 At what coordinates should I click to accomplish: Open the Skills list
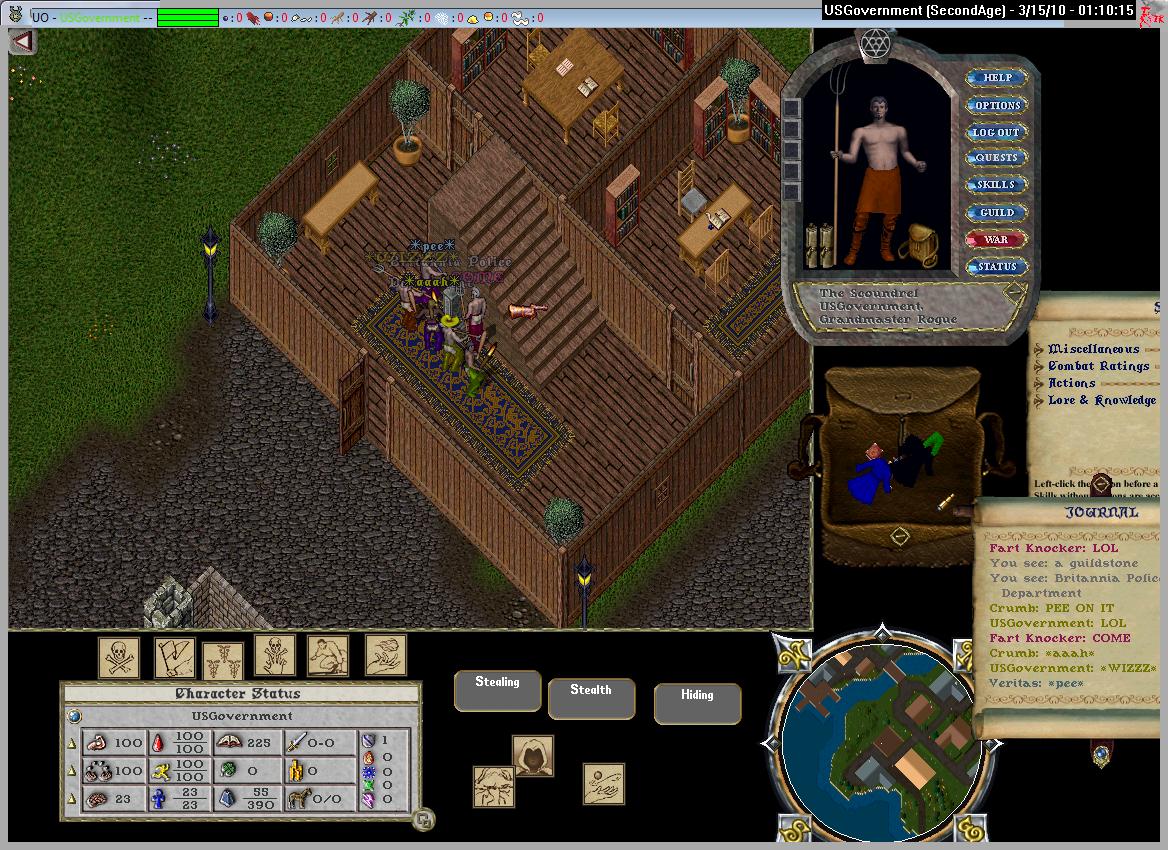(x=997, y=185)
